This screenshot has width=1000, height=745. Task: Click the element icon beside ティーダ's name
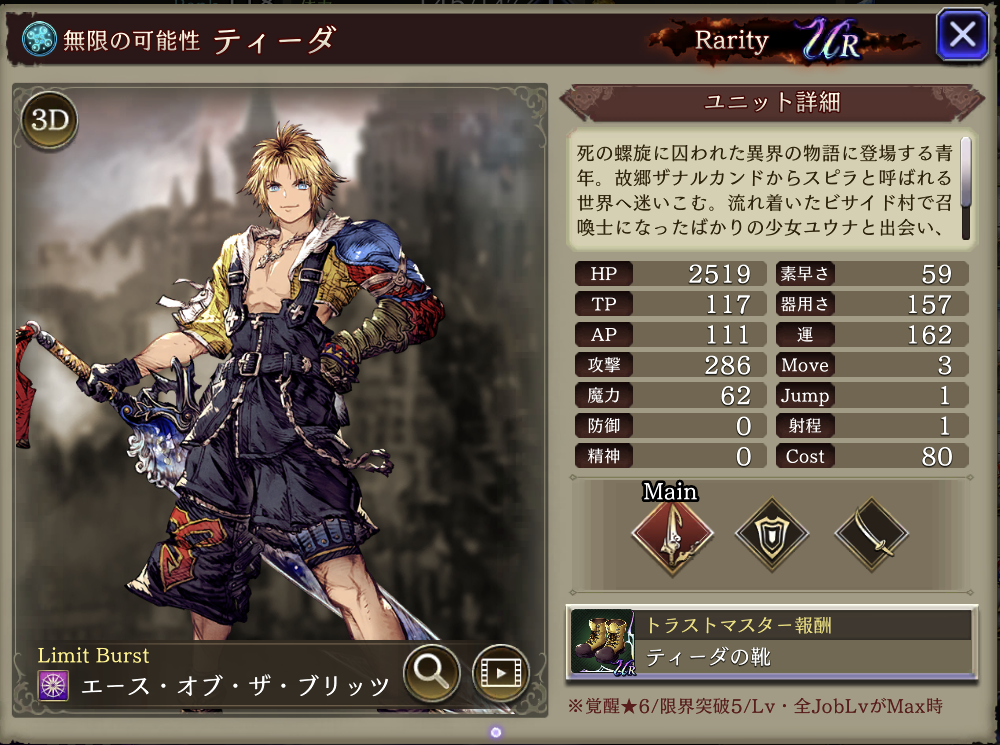[x=39, y=39]
